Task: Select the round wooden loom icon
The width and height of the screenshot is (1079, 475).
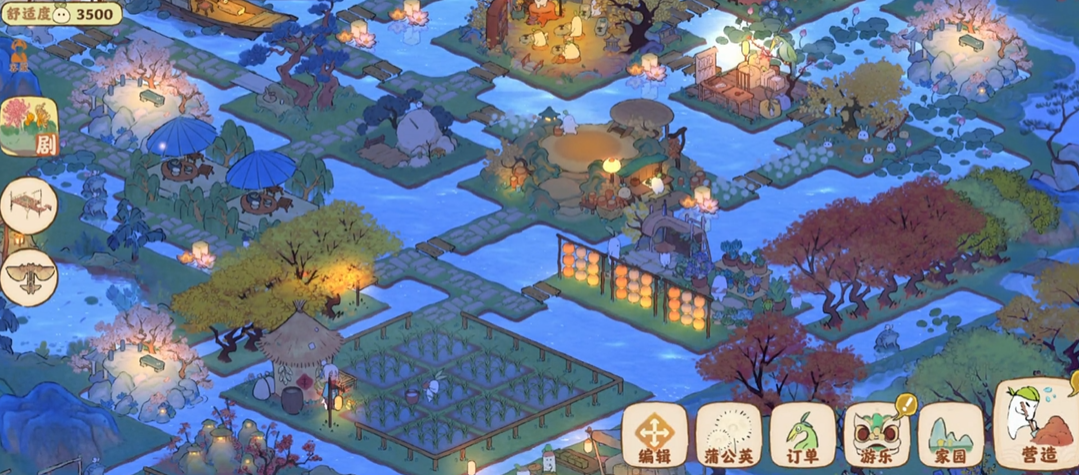Action: point(28,206)
